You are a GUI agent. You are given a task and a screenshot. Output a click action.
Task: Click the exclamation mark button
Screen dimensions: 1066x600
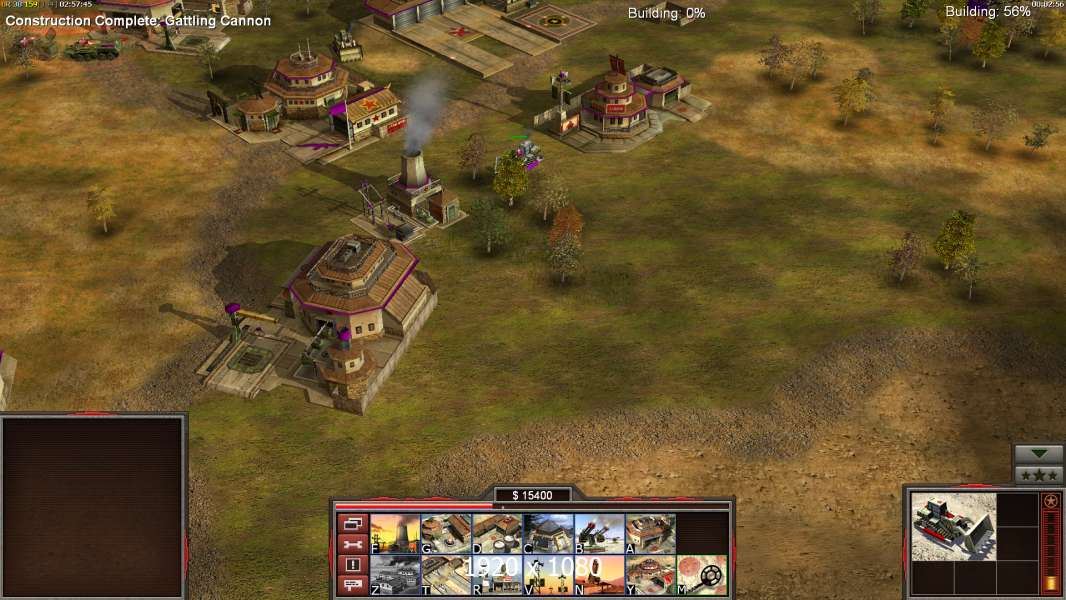(x=352, y=565)
